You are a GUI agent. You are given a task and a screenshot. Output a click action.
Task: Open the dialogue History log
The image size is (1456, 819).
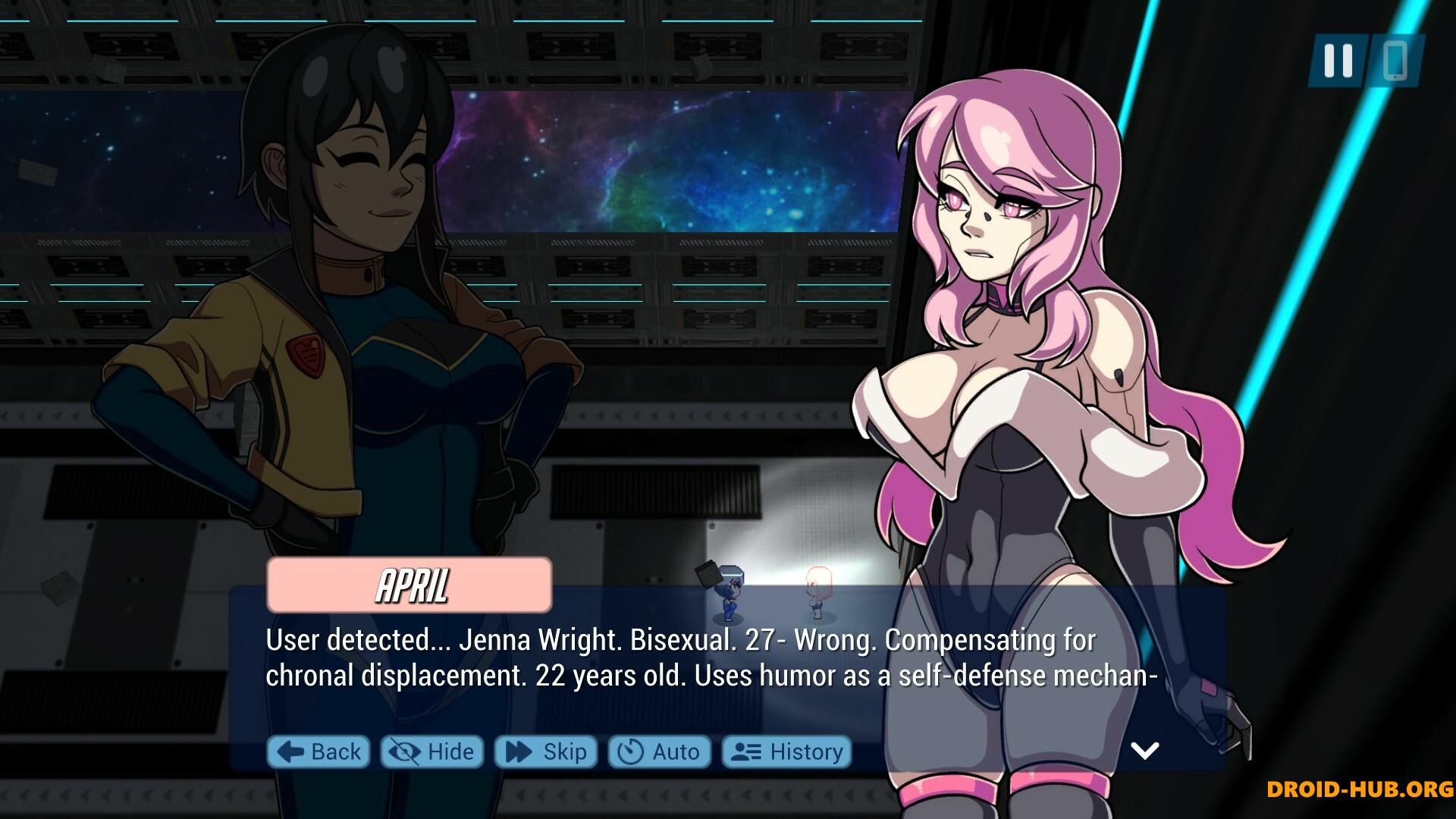point(786,752)
